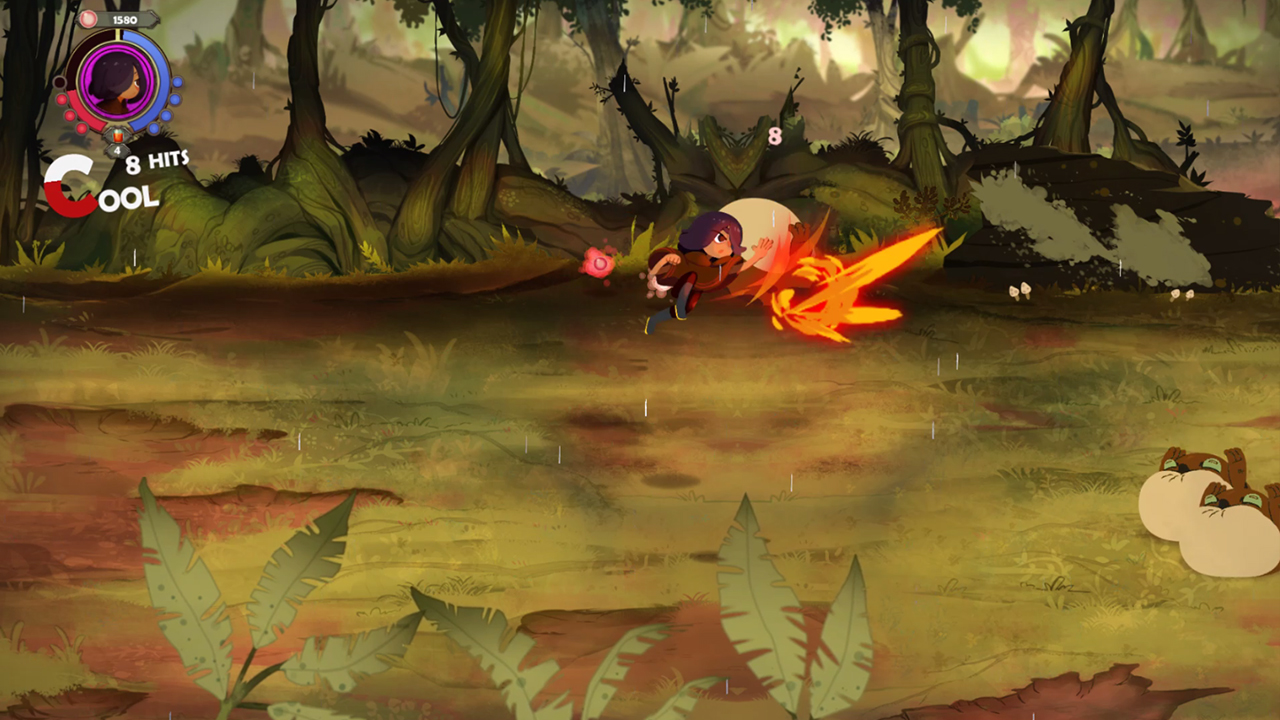
Task: Click the pink orb currency icon
Action: pyautogui.click(x=88, y=17)
